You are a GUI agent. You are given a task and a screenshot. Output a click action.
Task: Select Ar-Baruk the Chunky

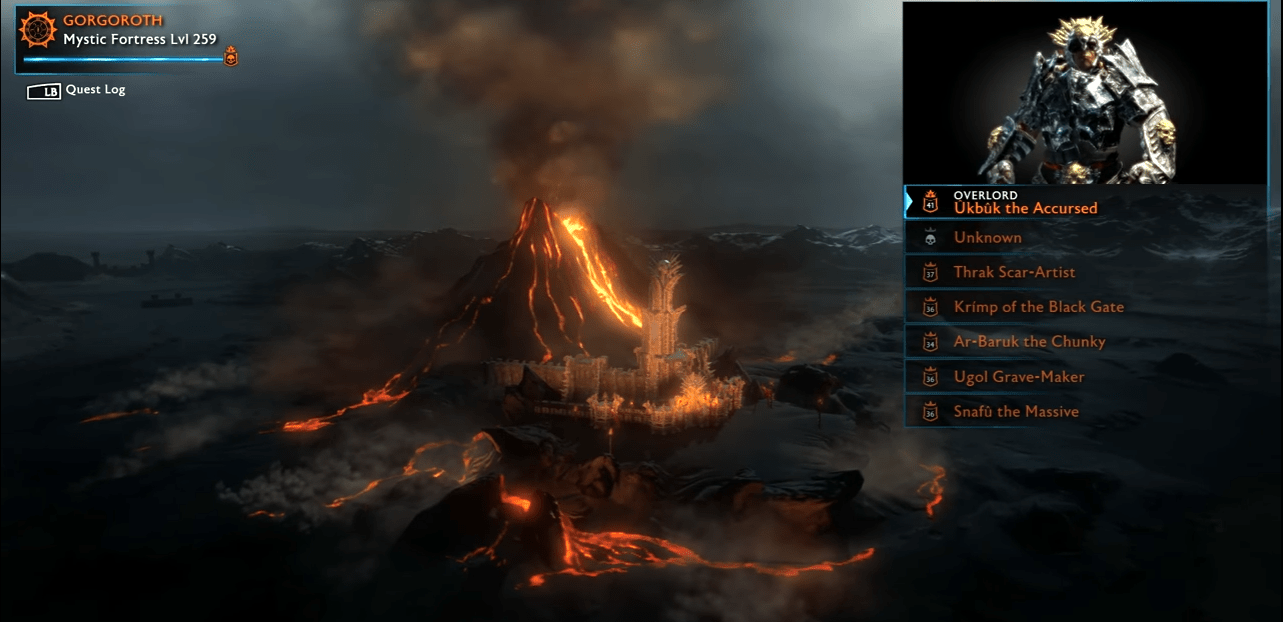pyautogui.click(x=1029, y=342)
